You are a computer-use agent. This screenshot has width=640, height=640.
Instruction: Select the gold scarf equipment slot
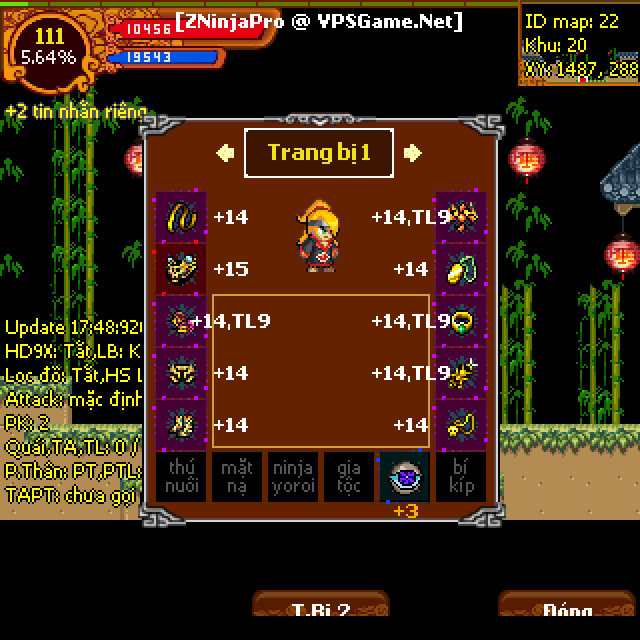(x=181, y=217)
